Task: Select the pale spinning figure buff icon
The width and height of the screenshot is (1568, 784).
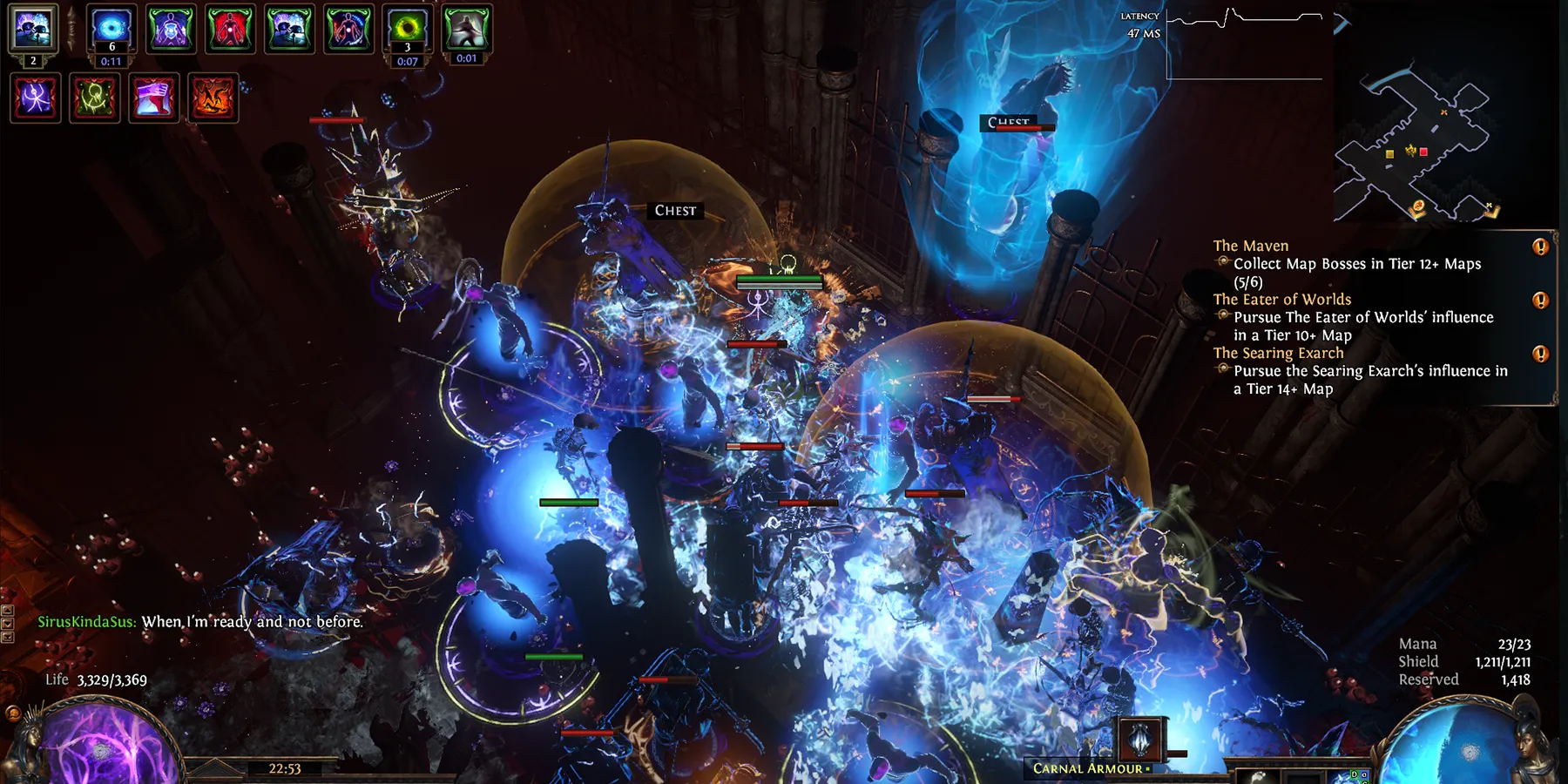Action: tap(467, 28)
